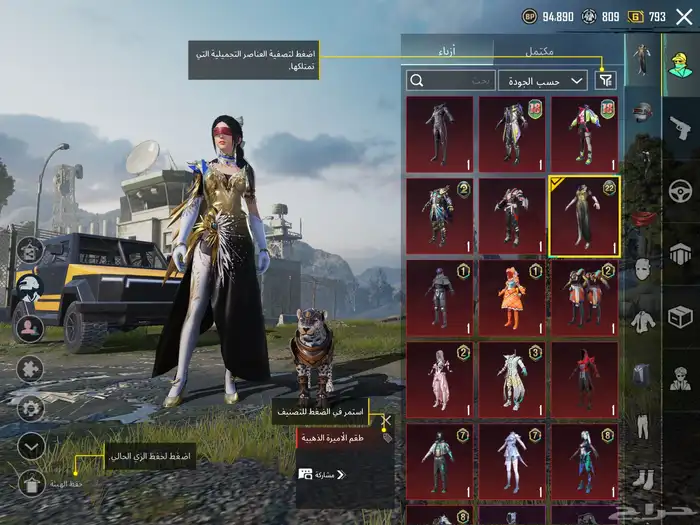Open the face mask subcategory
The image size is (700, 525).
pos(643,269)
